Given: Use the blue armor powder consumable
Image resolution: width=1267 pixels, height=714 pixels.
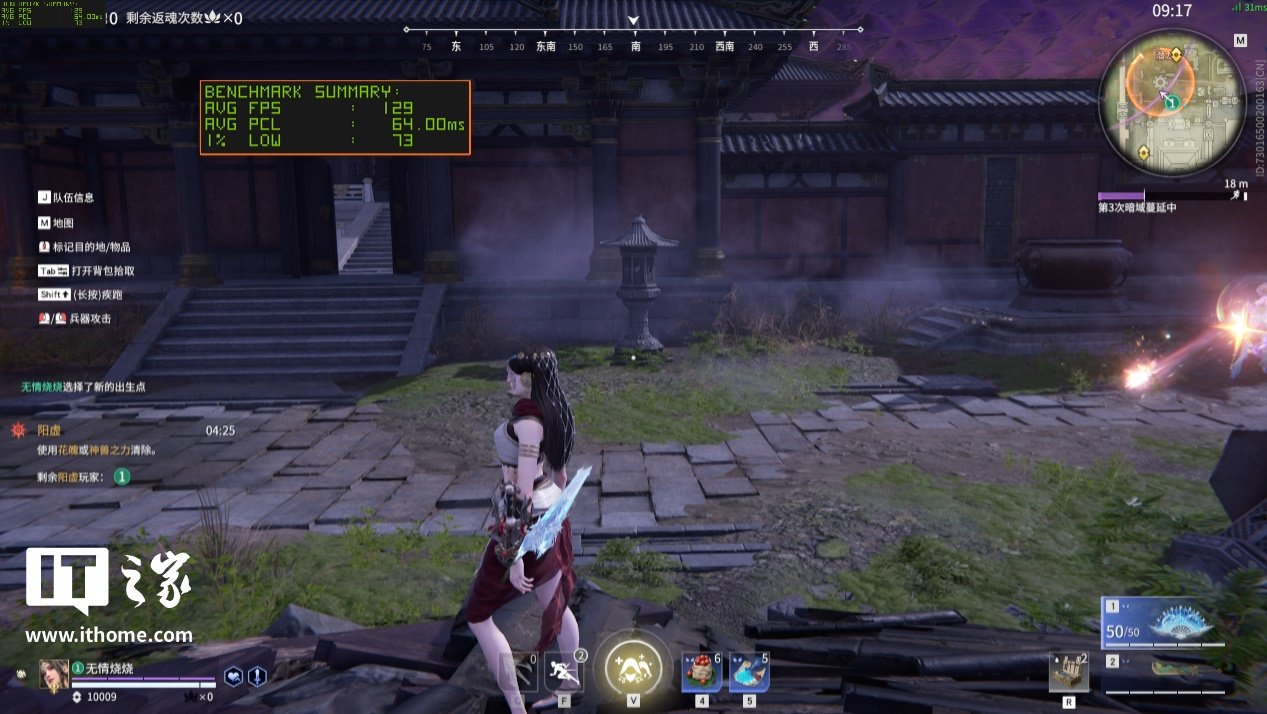Looking at the screenshot, I should [749, 671].
